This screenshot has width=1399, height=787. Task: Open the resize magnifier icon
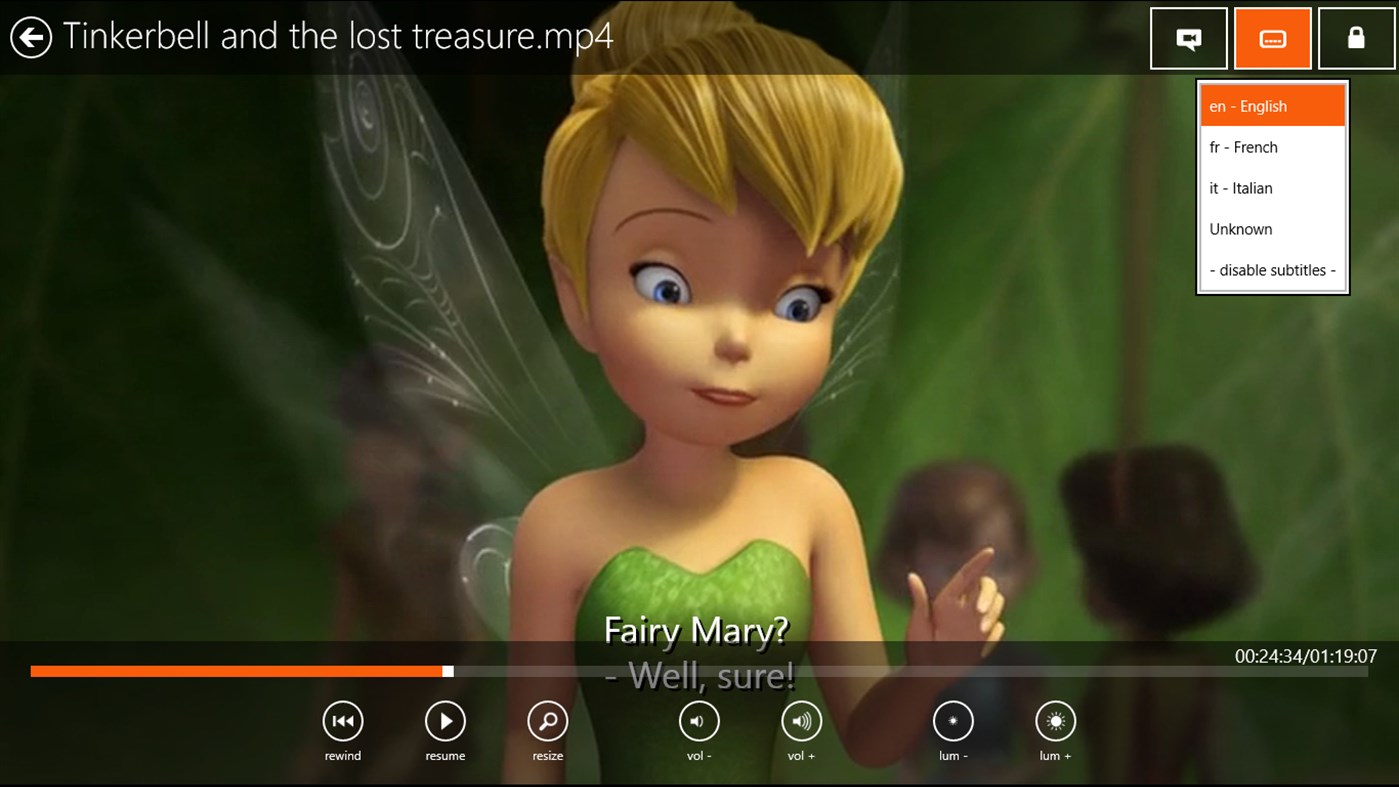click(547, 720)
